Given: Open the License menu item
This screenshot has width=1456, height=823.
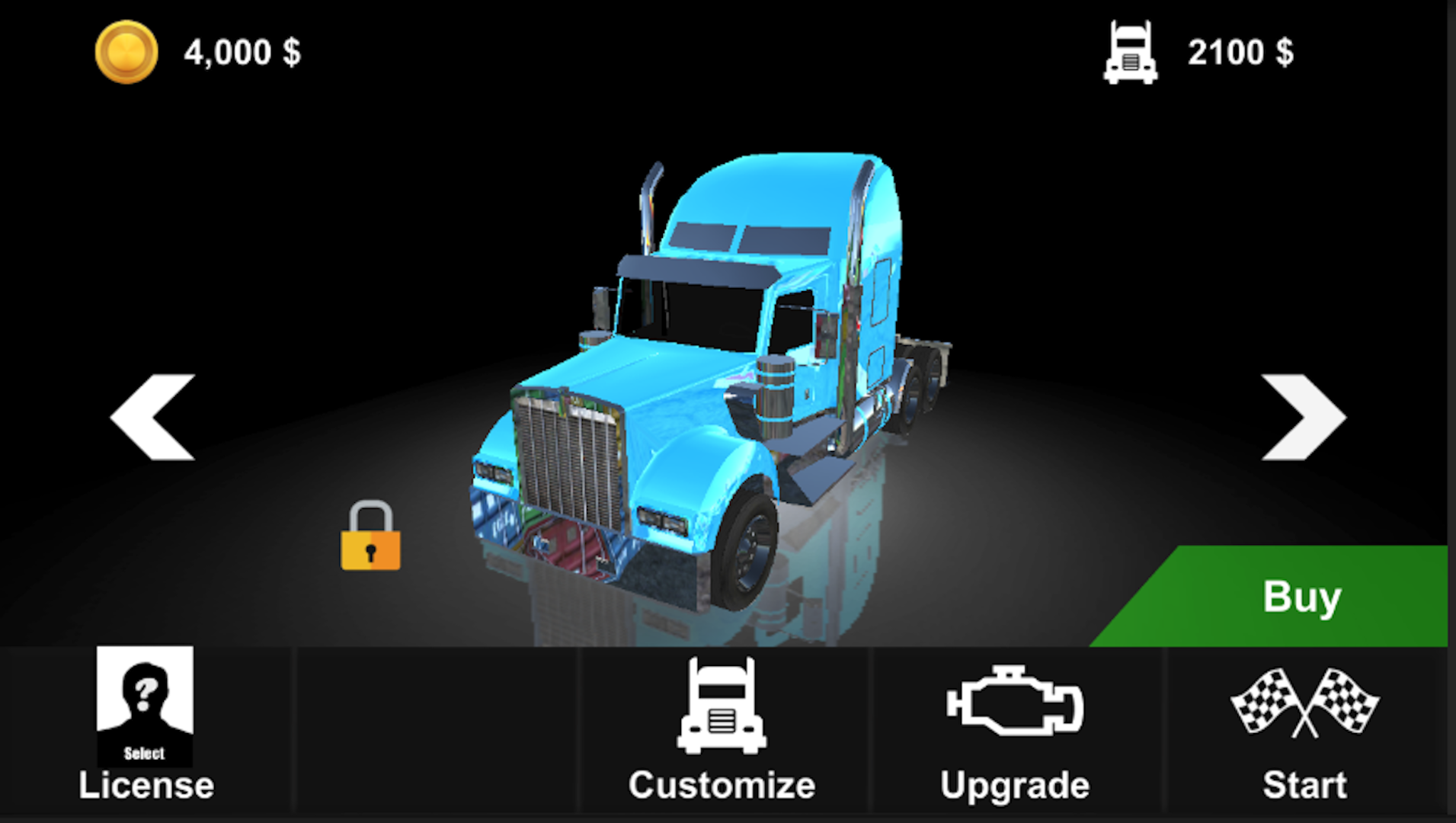Looking at the screenshot, I should [146, 784].
